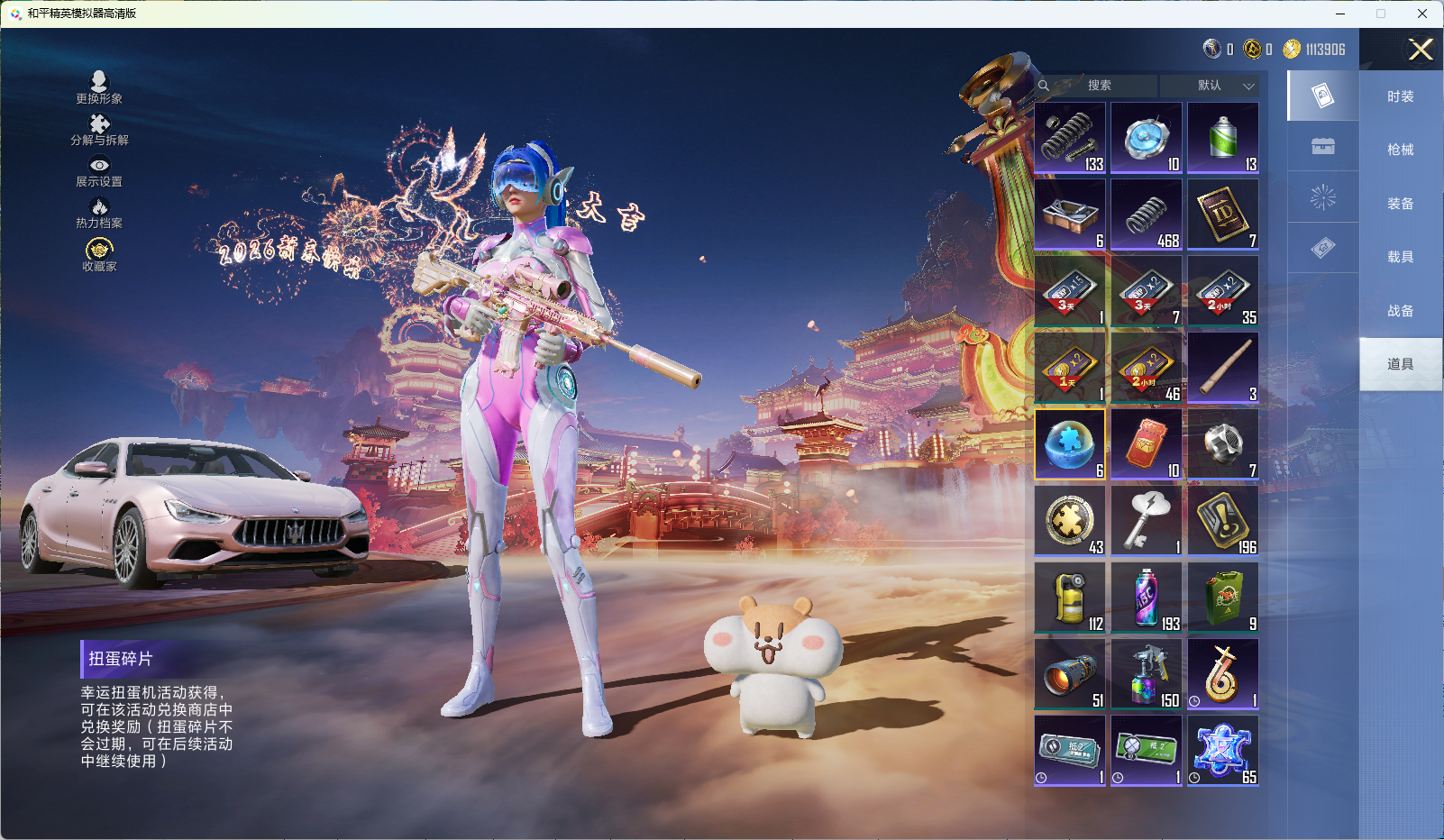Select the 道具 items category
The width and height of the screenshot is (1444, 840).
tap(1400, 364)
